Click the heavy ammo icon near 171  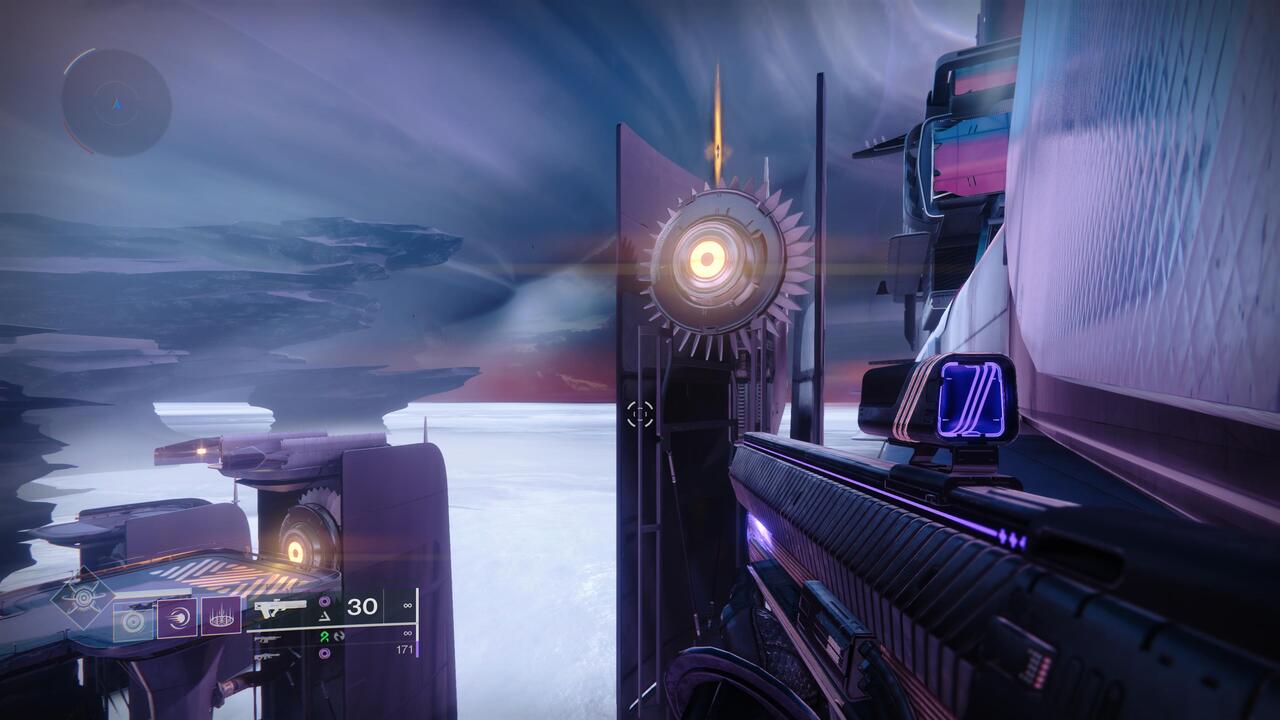[x=324, y=653]
